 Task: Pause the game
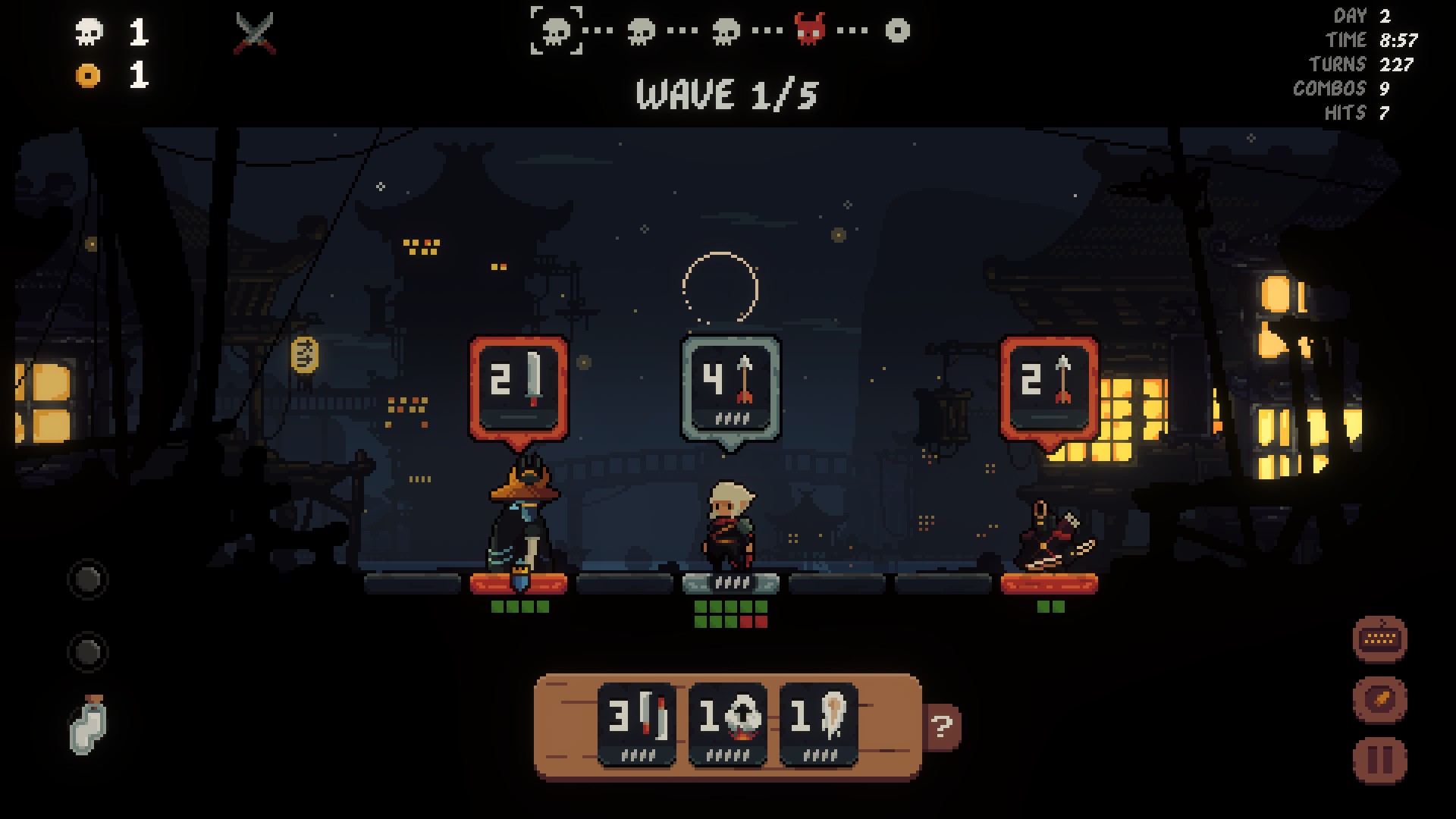[x=1379, y=759]
